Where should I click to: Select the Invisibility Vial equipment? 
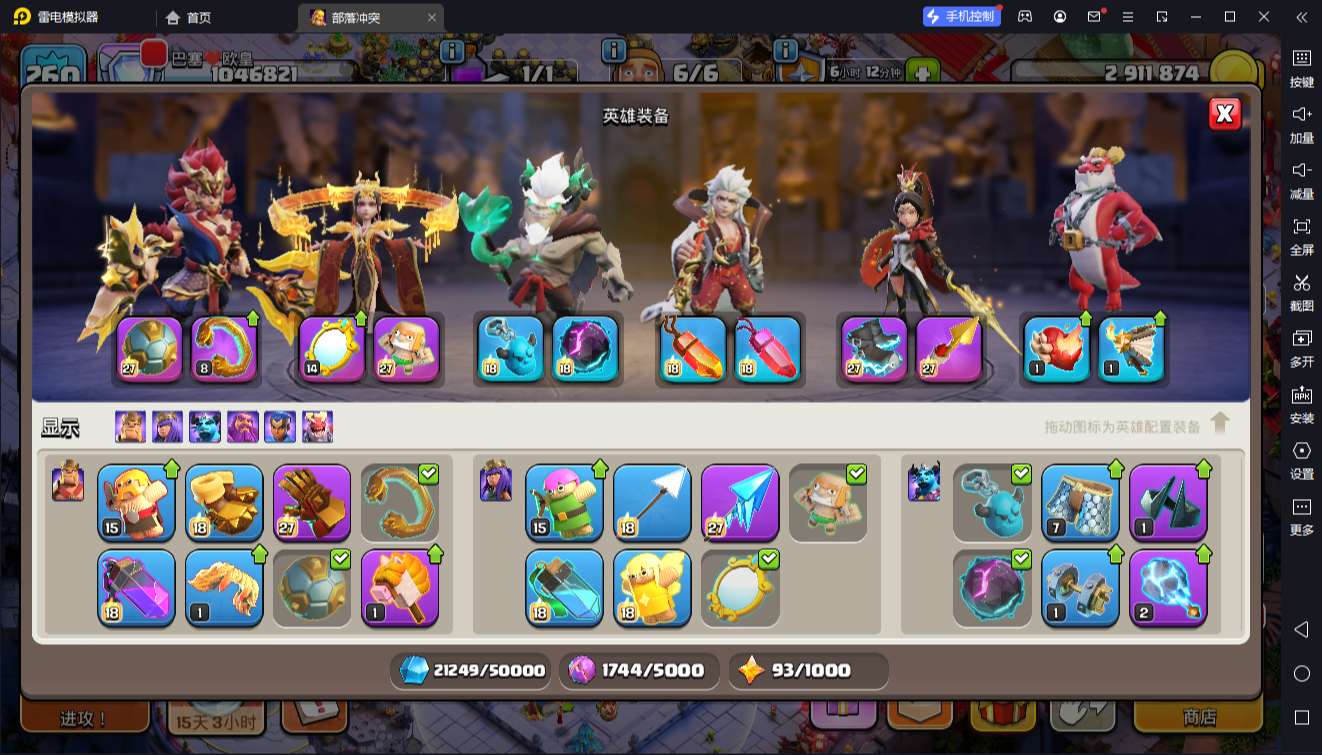564,587
